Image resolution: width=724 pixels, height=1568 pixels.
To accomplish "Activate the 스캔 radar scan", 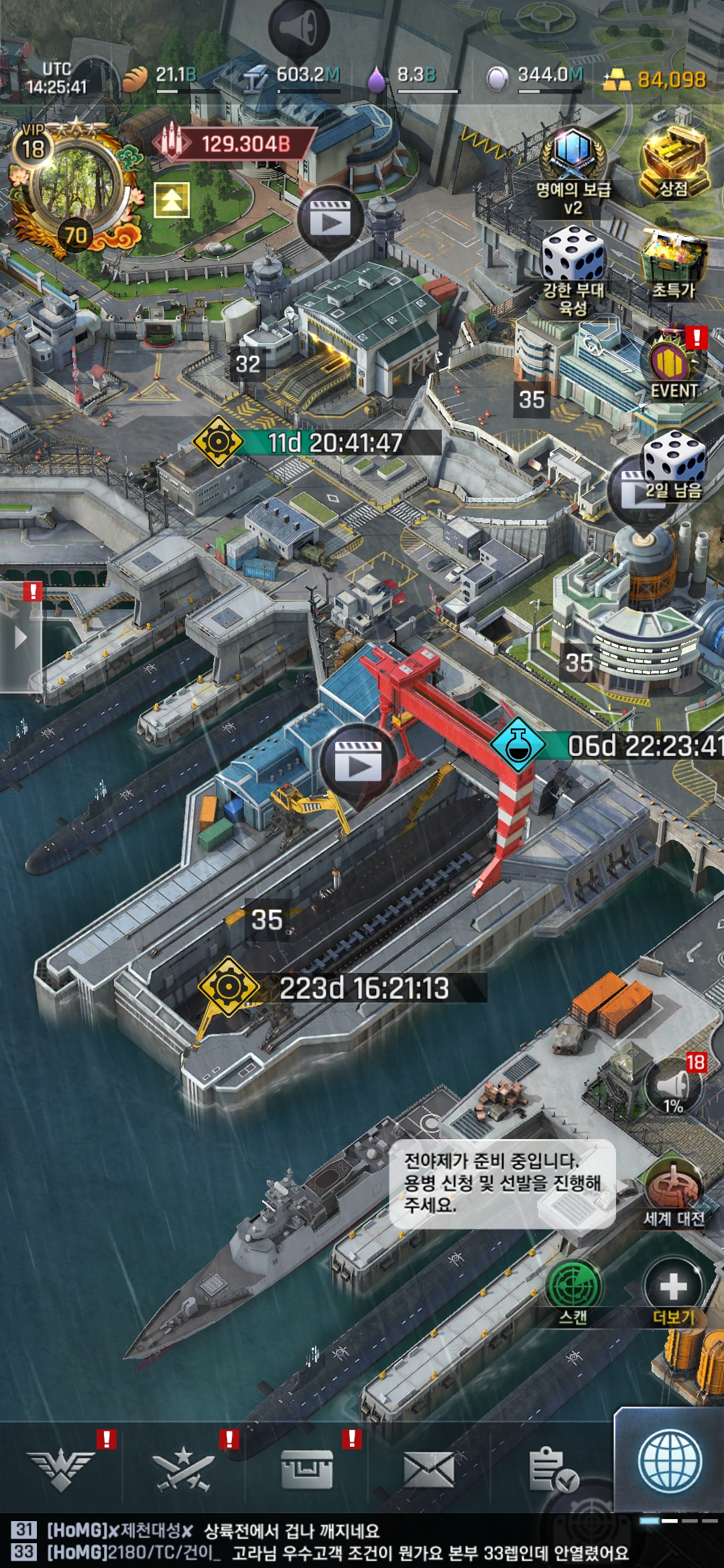I will [x=573, y=1291].
